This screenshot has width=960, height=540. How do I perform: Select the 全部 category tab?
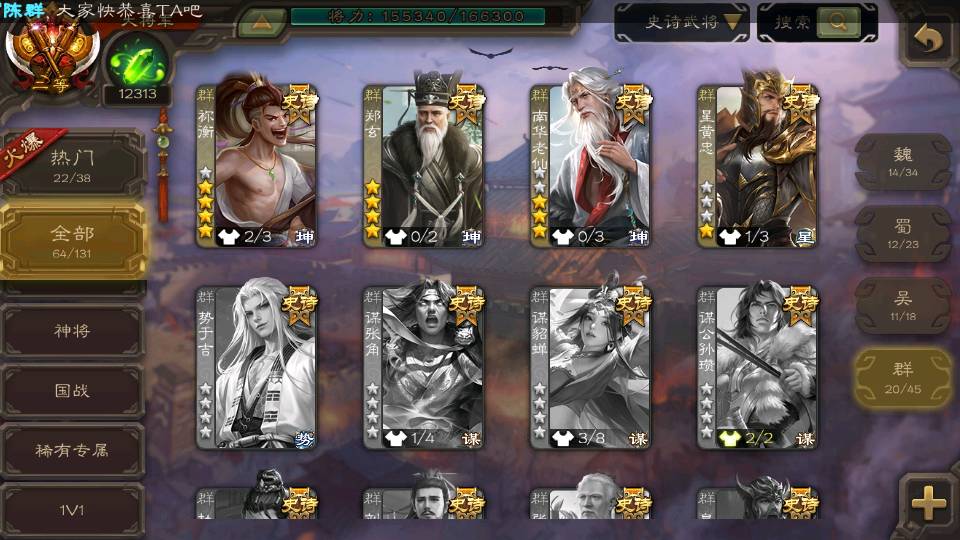(x=72, y=240)
